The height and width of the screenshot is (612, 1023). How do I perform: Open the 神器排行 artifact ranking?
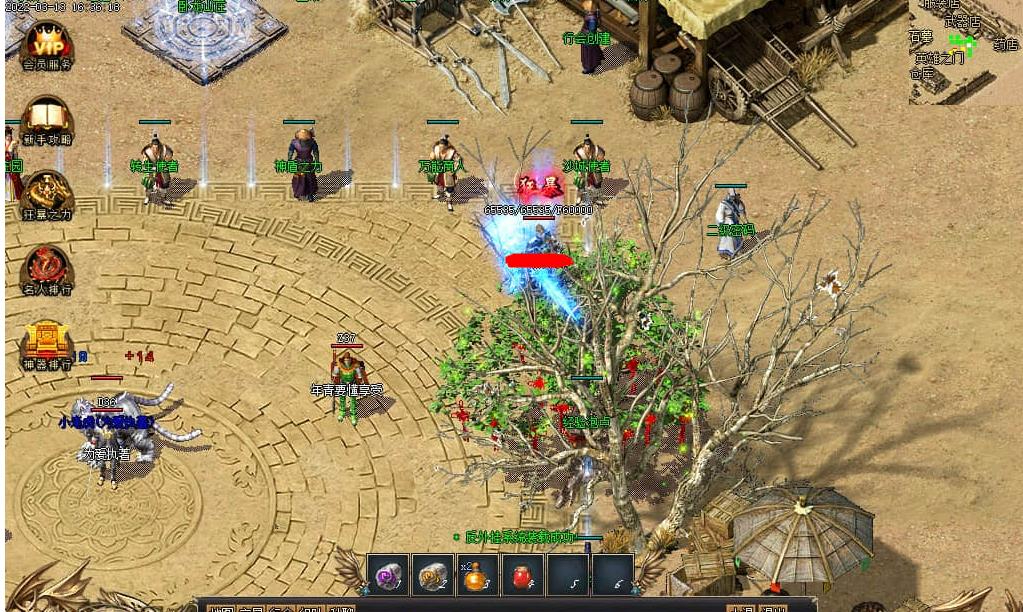click(47, 343)
